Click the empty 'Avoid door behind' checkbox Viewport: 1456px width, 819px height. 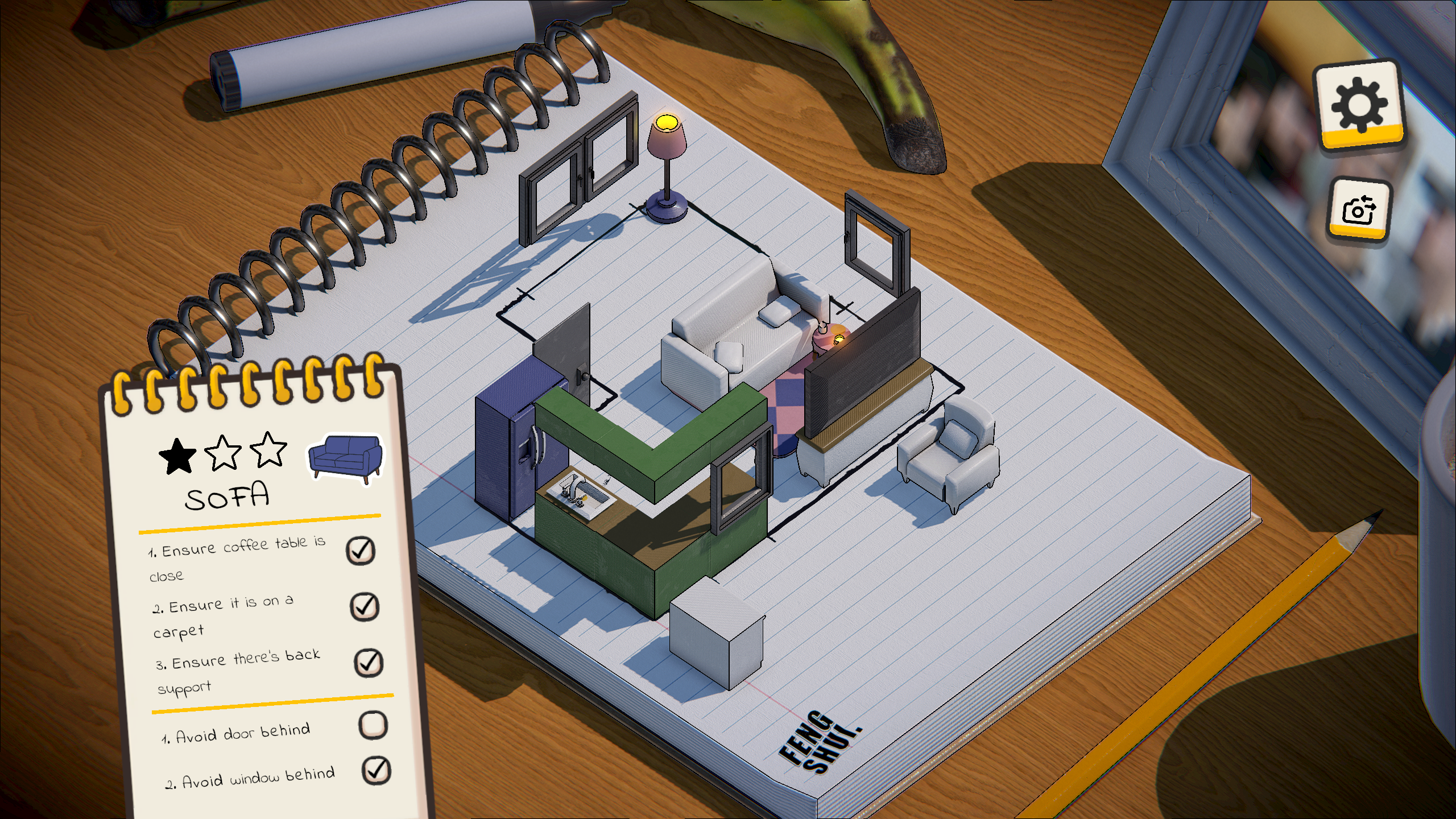pyautogui.click(x=373, y=725)
